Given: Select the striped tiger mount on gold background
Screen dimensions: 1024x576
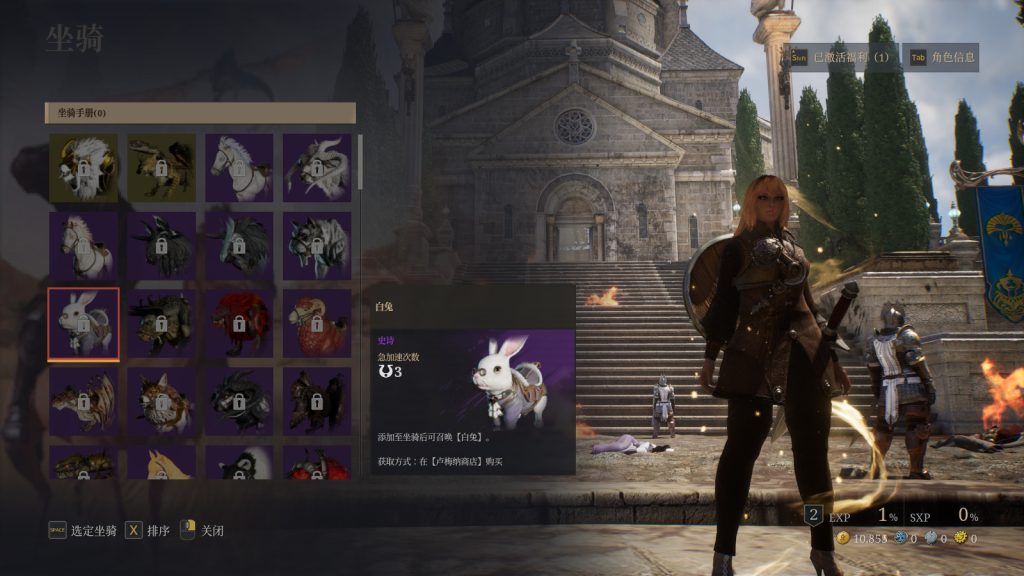Looking at the screenshot, I should 161,168.
